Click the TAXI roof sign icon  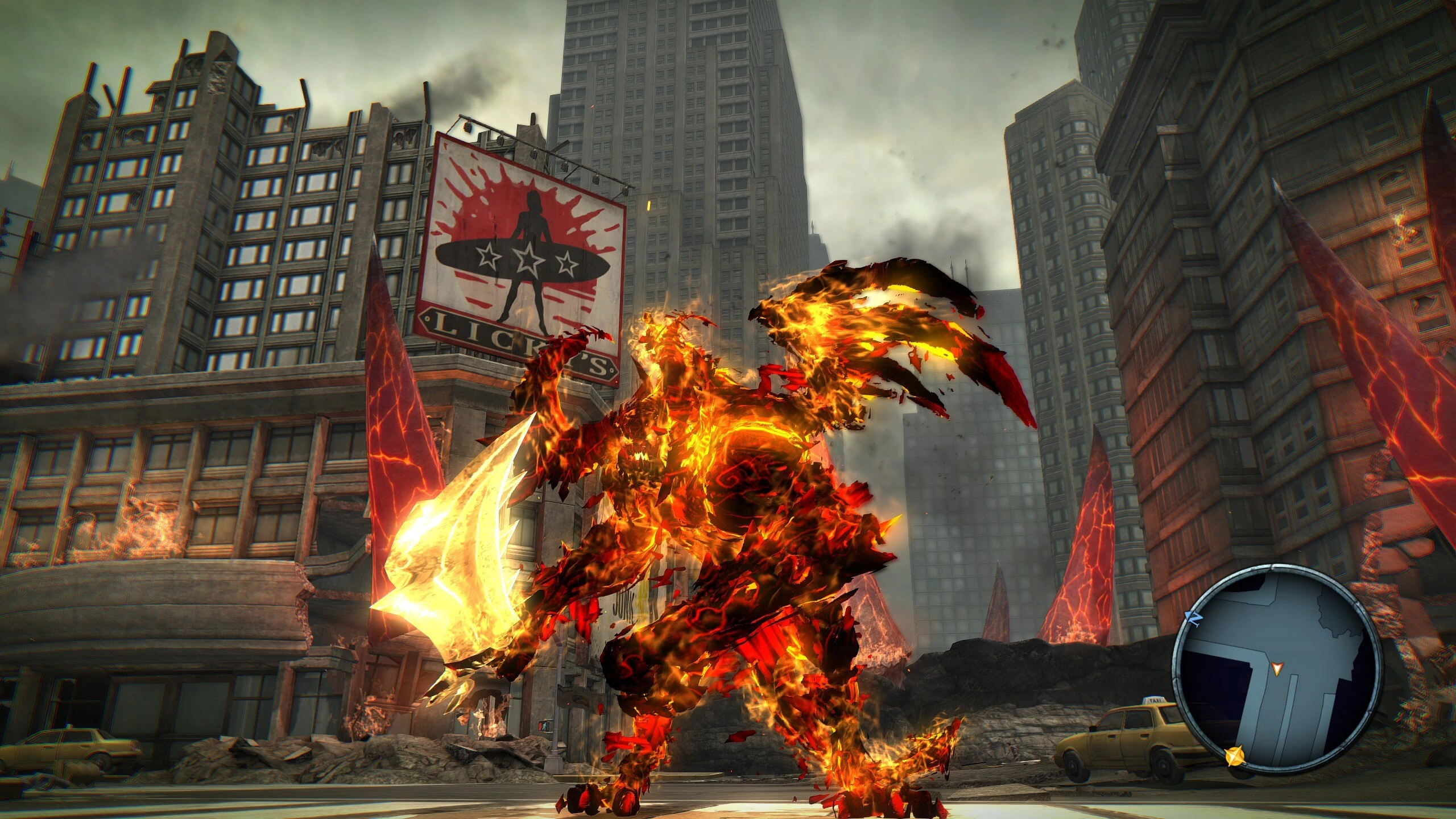pyautogui.click(x=1155, y=699)
